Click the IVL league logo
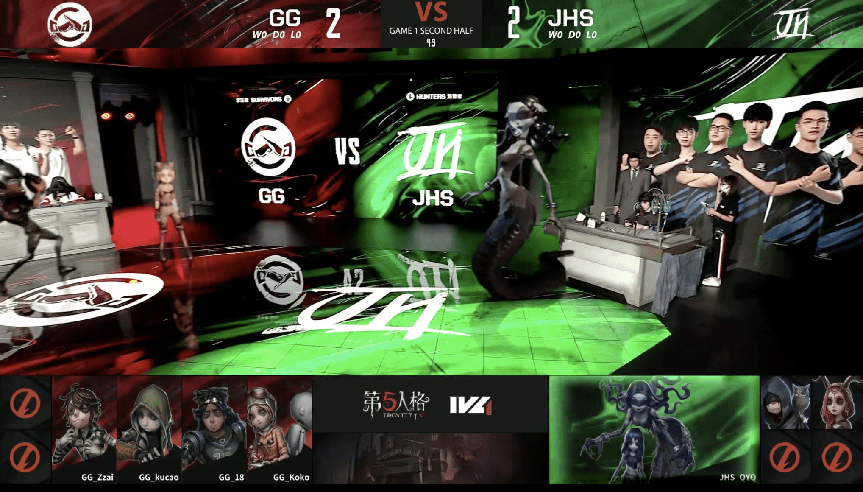The height and width of the screenshot is (492, 863). click(468, 403)
